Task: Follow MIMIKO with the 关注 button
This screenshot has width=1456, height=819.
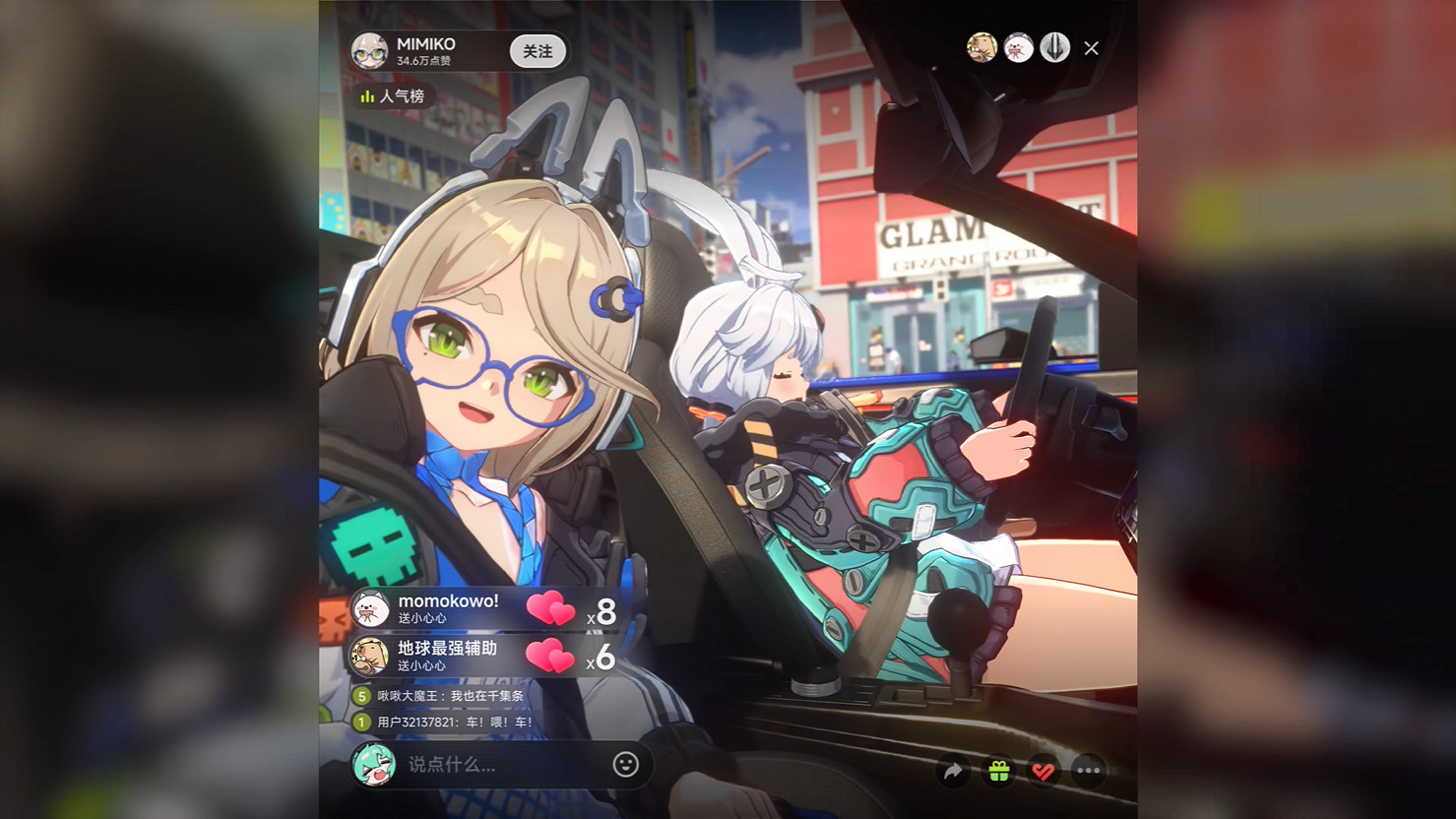Action: click(x=537, y=53)
